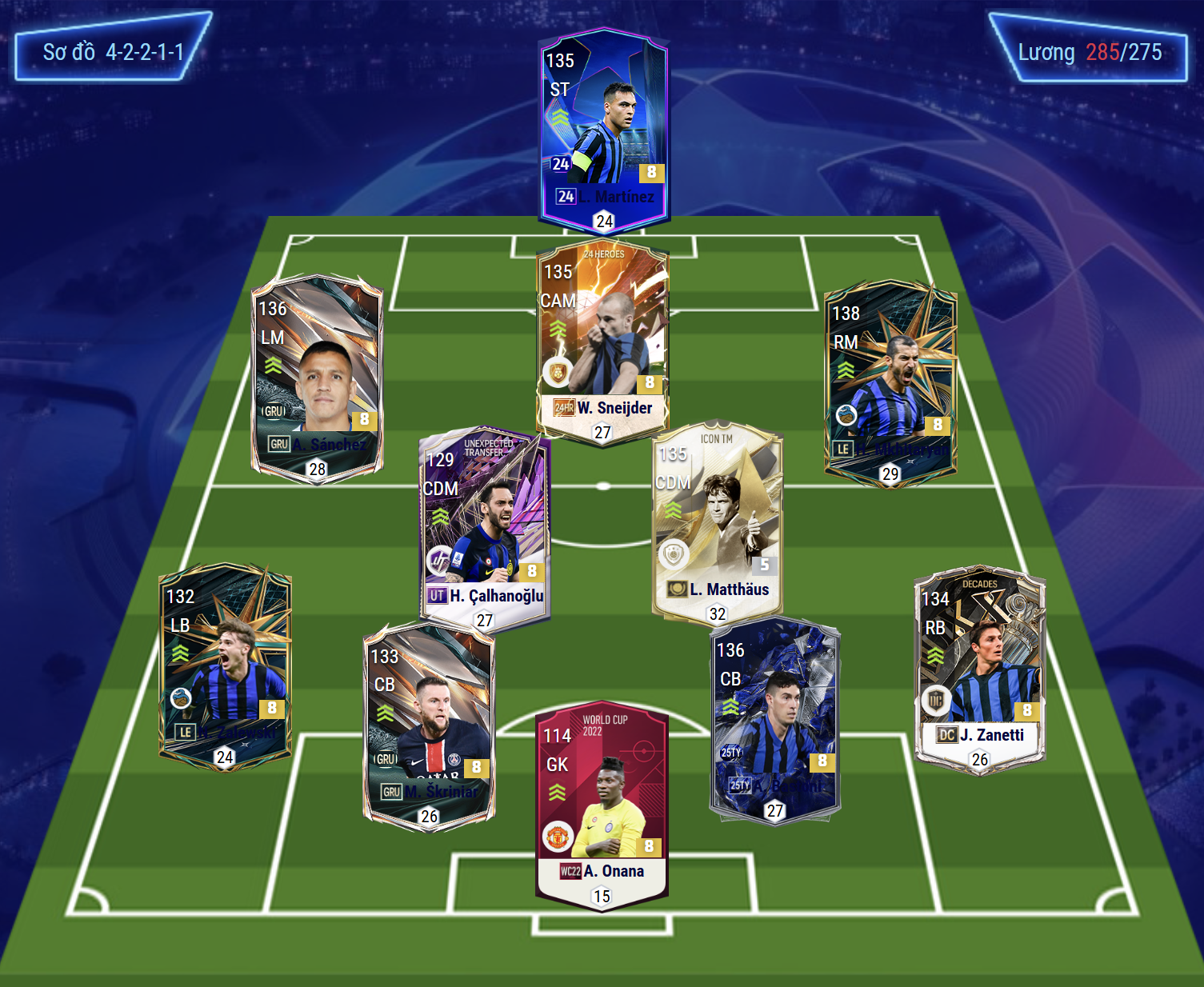Select the Bastoni 136 centre back card

click(x=774, y=718)
